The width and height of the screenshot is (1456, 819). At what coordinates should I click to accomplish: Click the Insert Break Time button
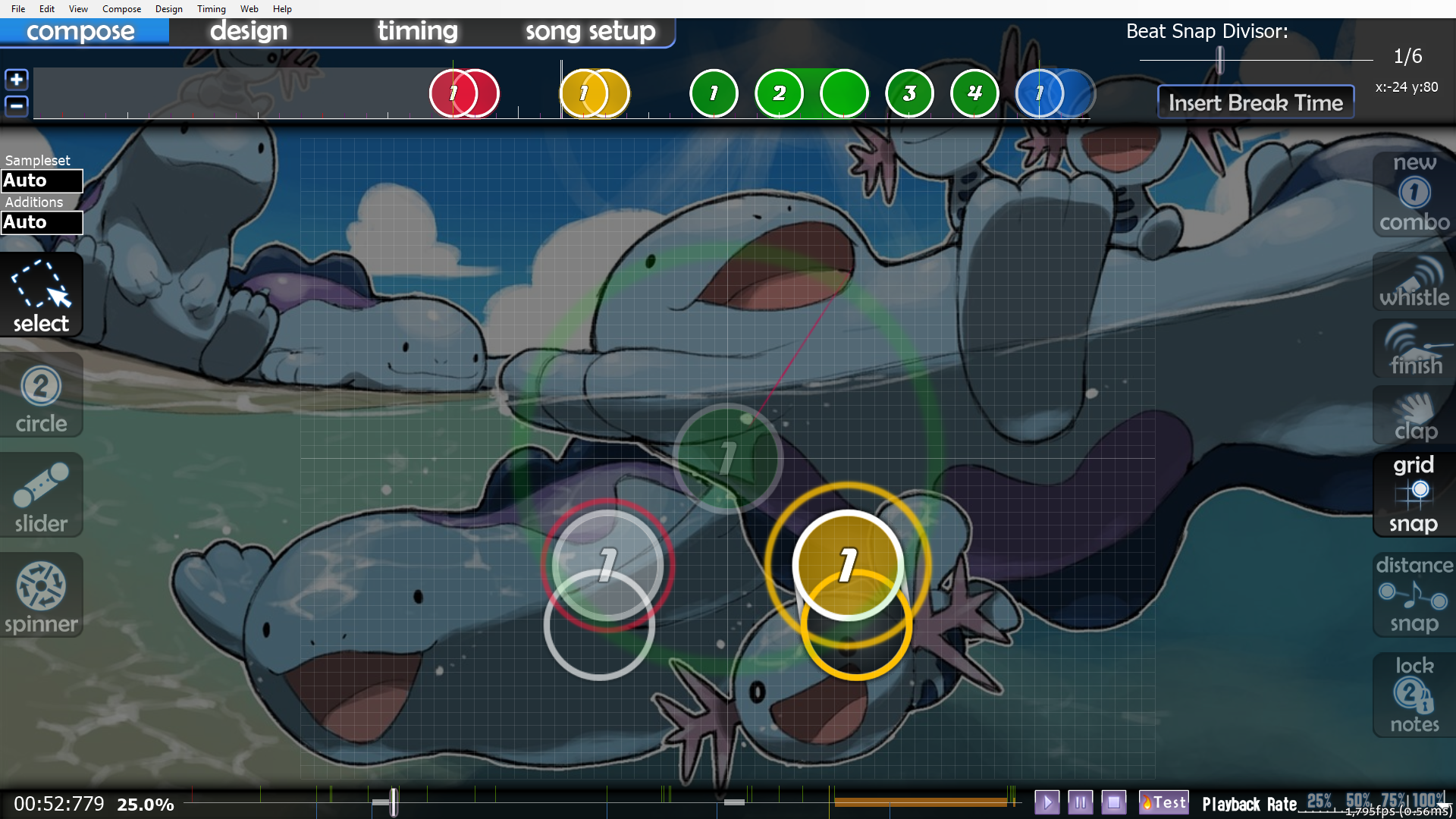[x=1255, y=102]
